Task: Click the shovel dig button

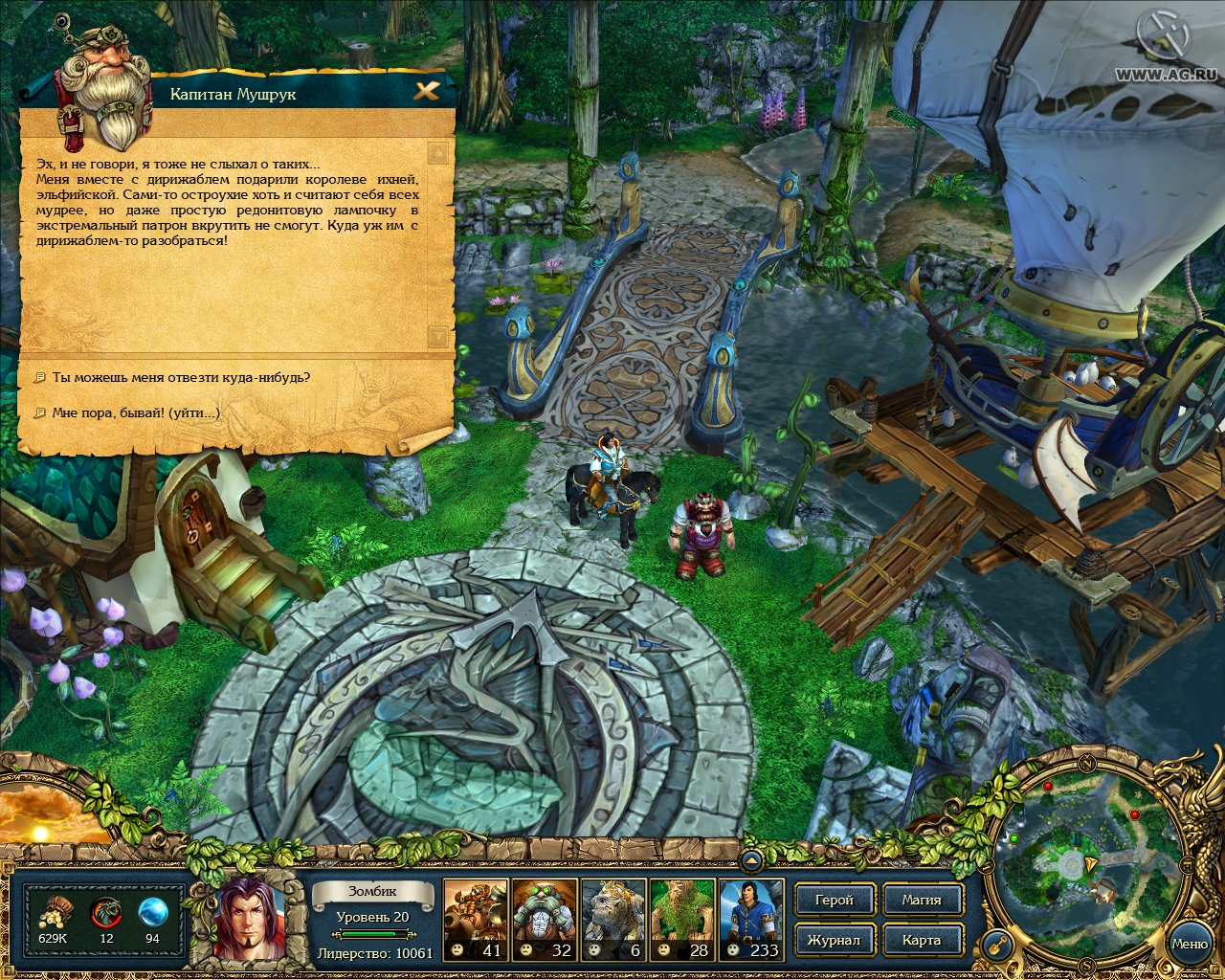Action: click(x=998, y=946)
